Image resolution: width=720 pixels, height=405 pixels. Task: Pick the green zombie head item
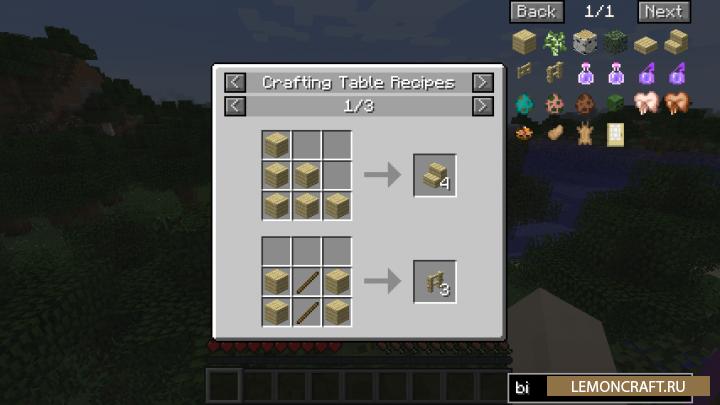[x=615, y=102]
